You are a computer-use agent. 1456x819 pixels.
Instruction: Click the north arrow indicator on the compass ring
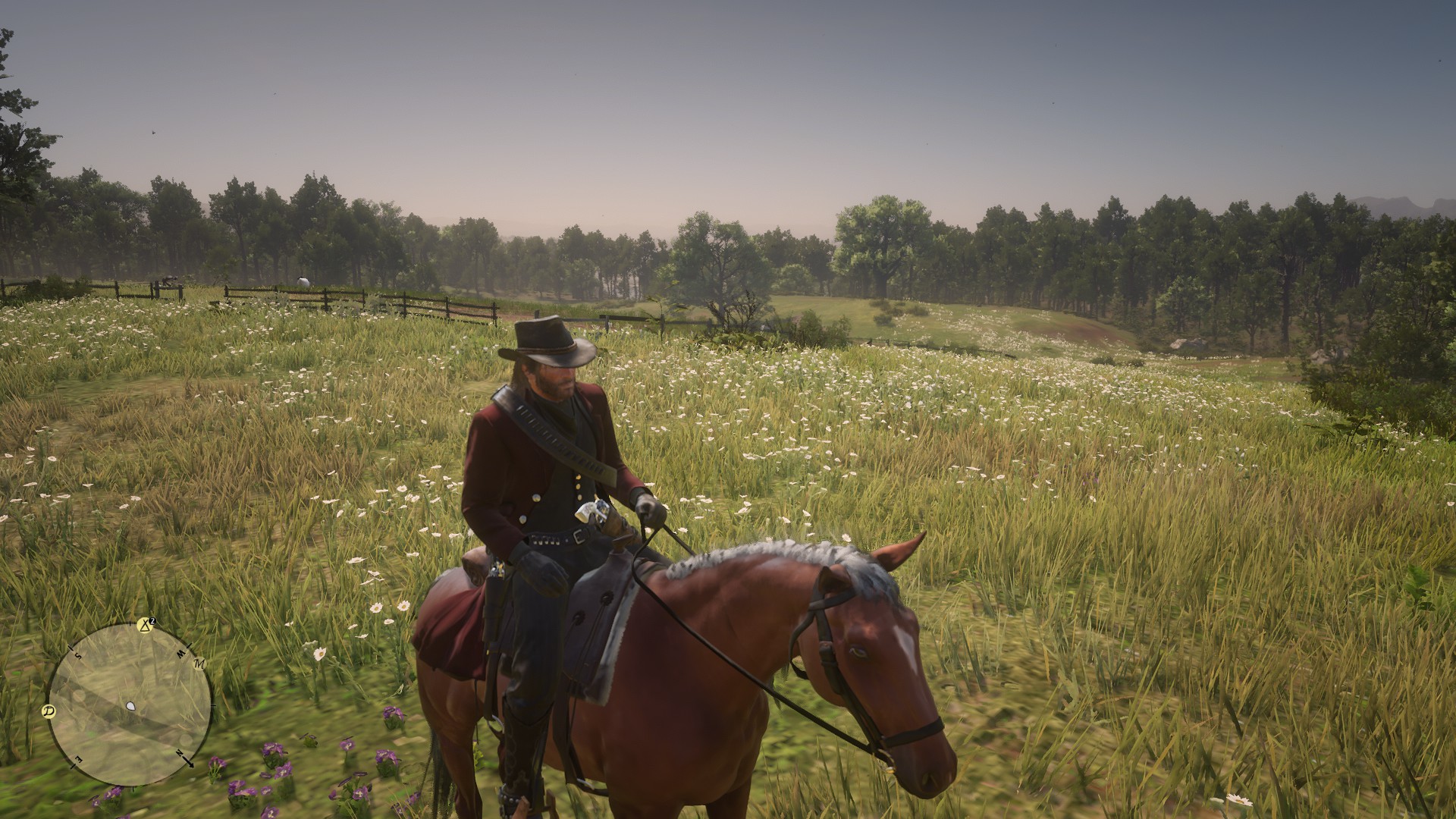187,763
